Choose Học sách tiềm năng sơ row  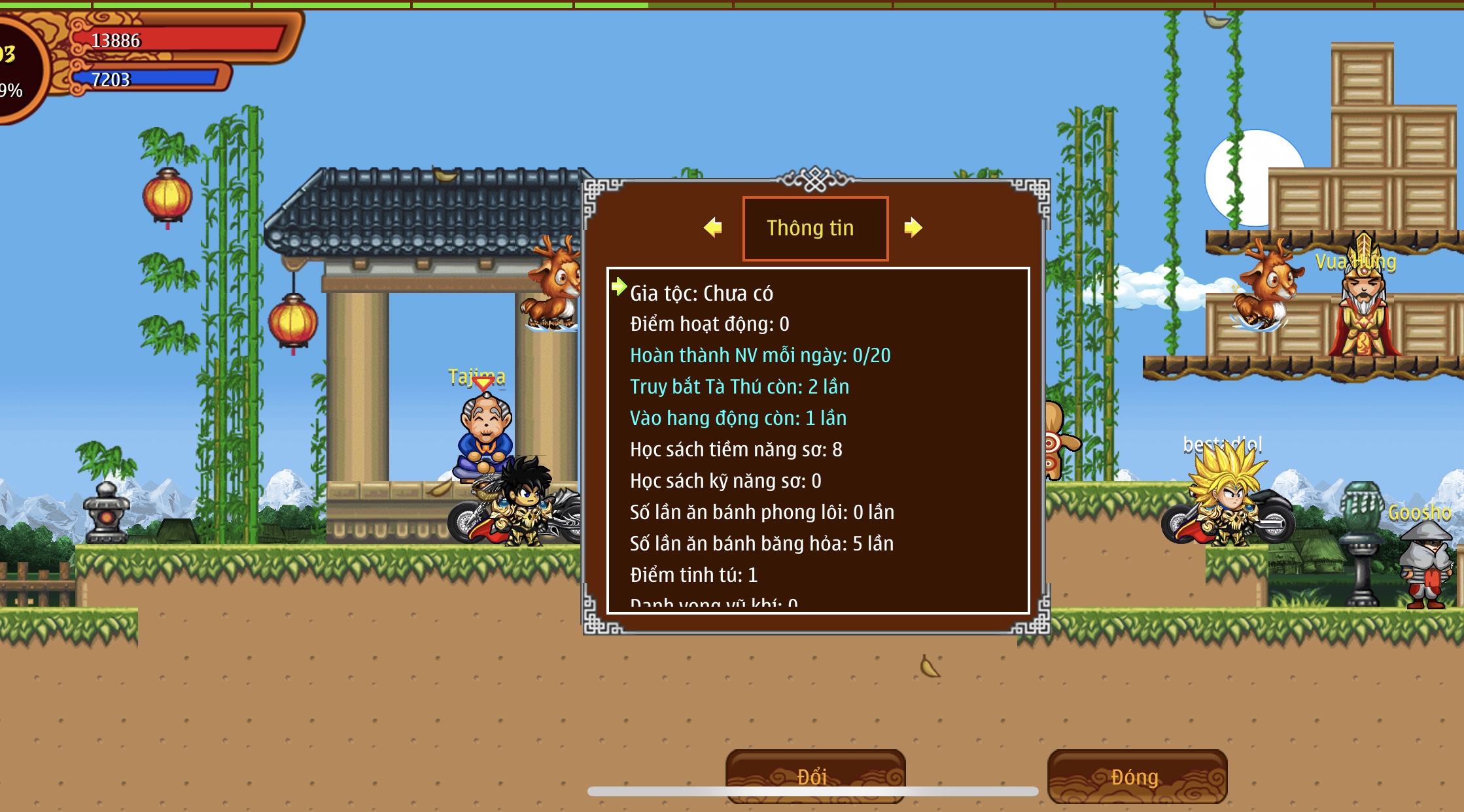pyautogui.click(x=736, y=450)
